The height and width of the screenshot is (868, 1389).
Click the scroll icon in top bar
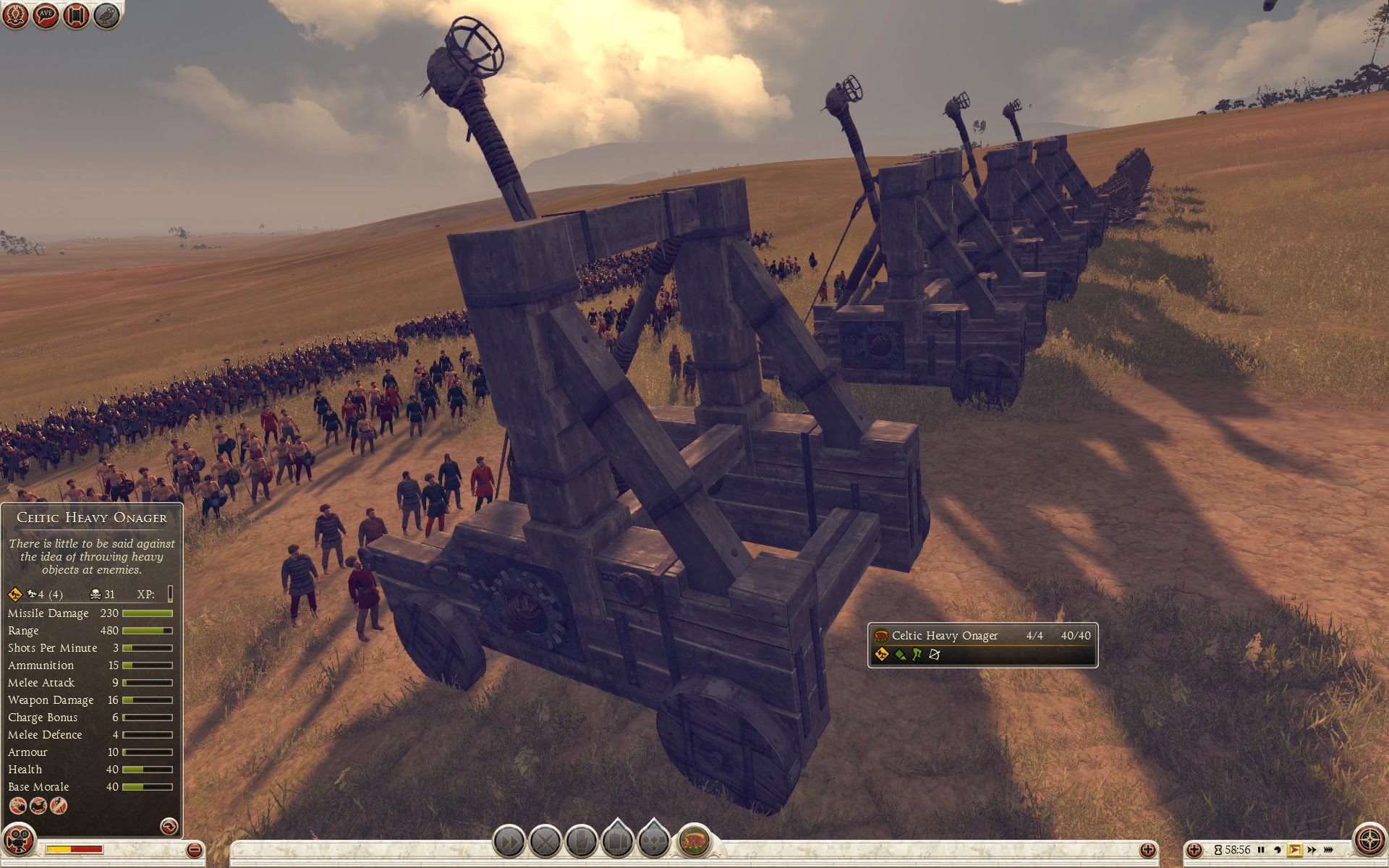point(76,15)
